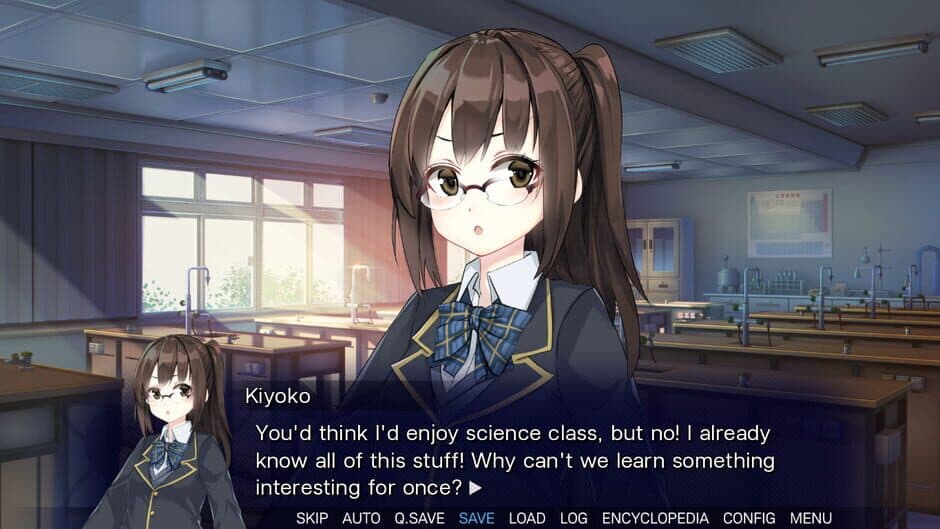Quick save with Q.SAVE
The height and width of the screenshot is (529, 940).
419,518
